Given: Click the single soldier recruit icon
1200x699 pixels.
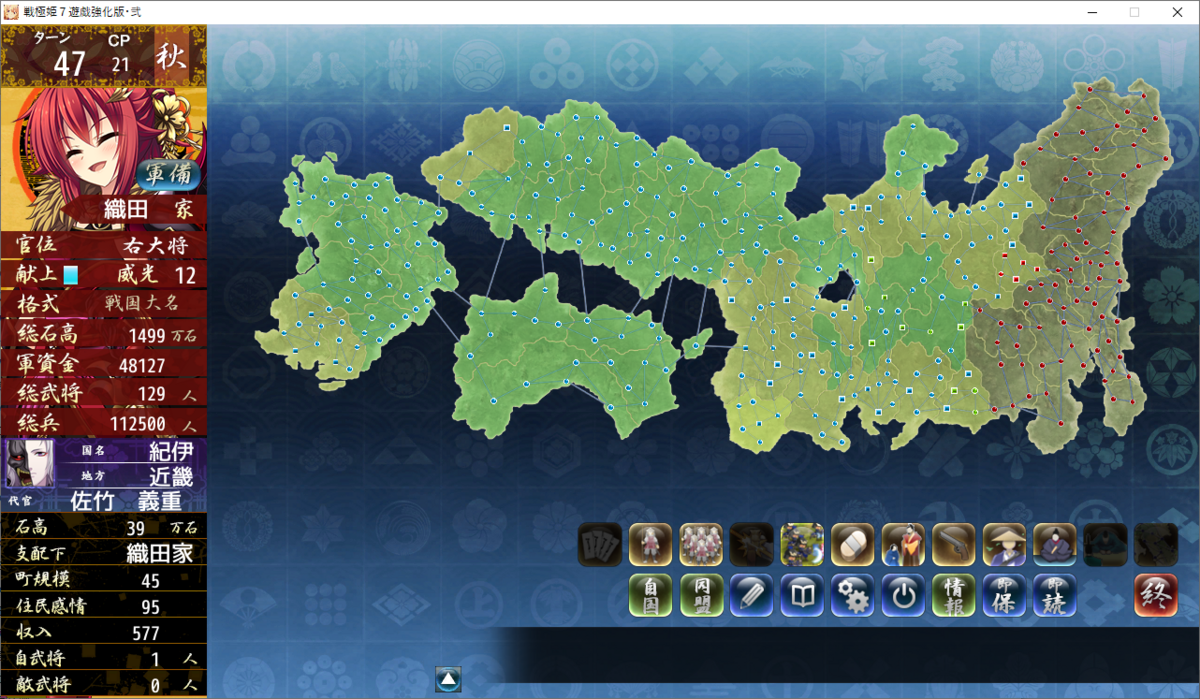Looking at the screenshot, I should [650, 545].
